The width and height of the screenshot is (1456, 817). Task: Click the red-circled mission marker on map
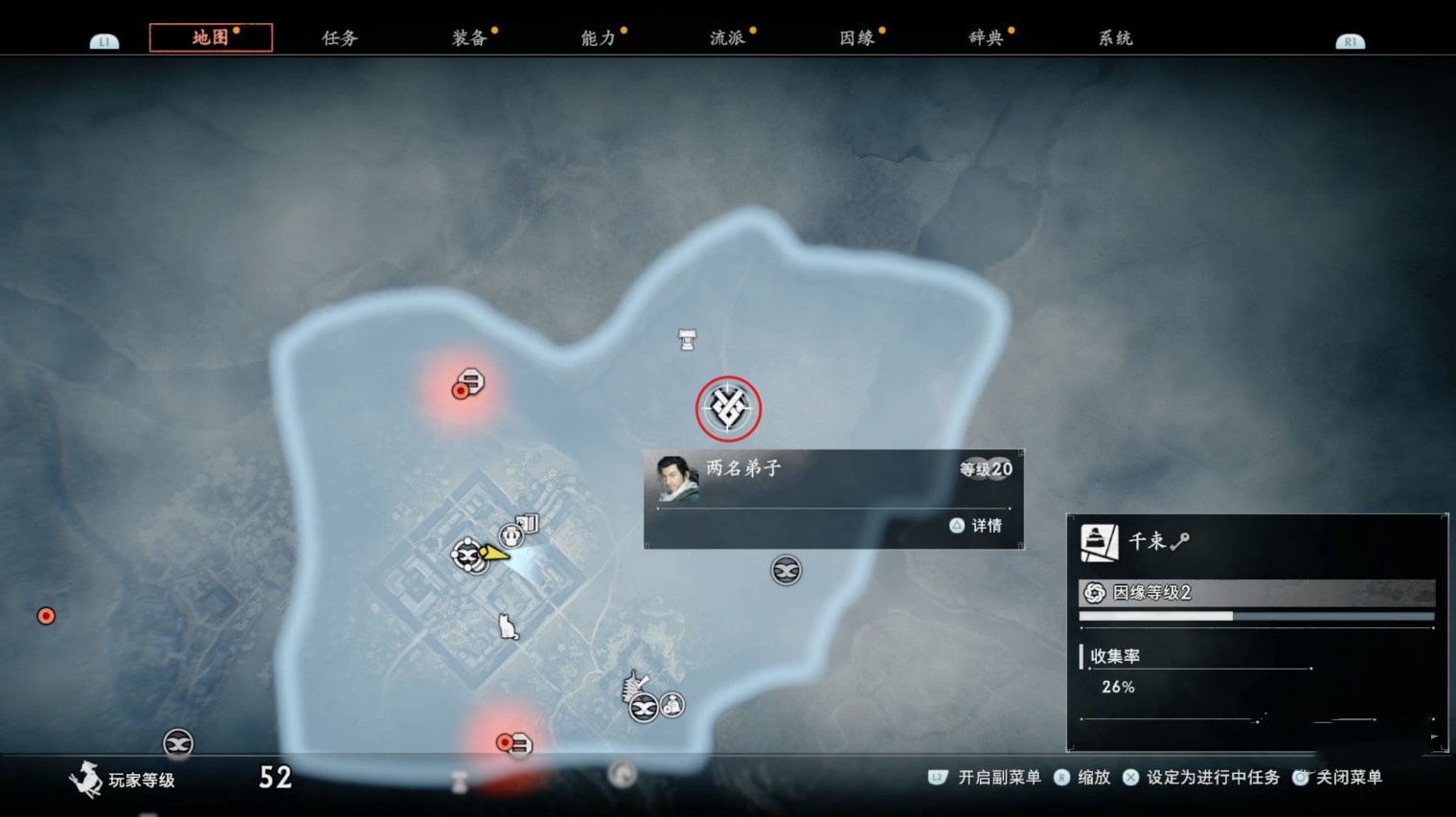pyautogui.click(x=728, y=409)
